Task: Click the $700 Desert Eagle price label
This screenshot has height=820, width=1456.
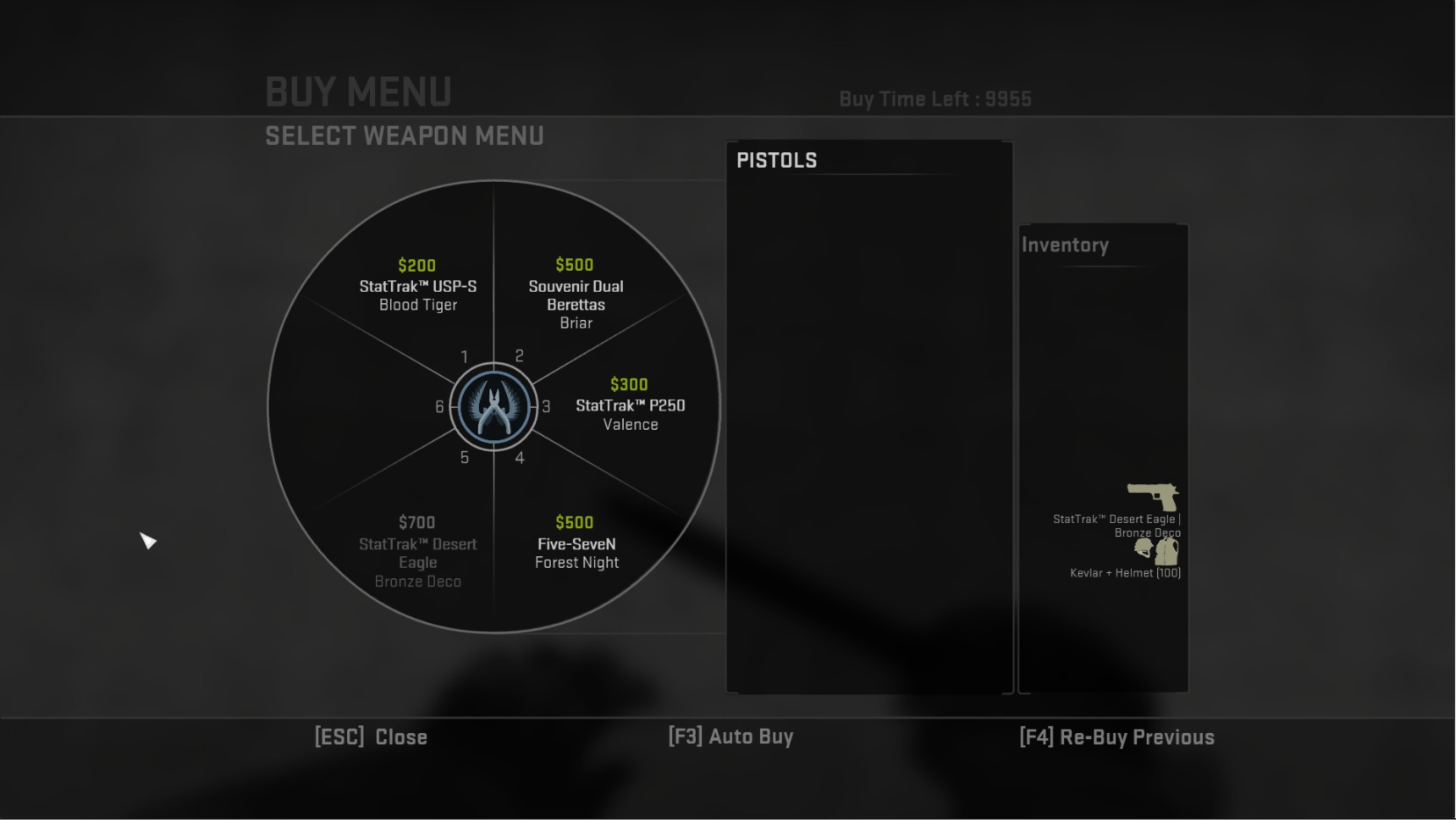Action: [x=417, y=523]
